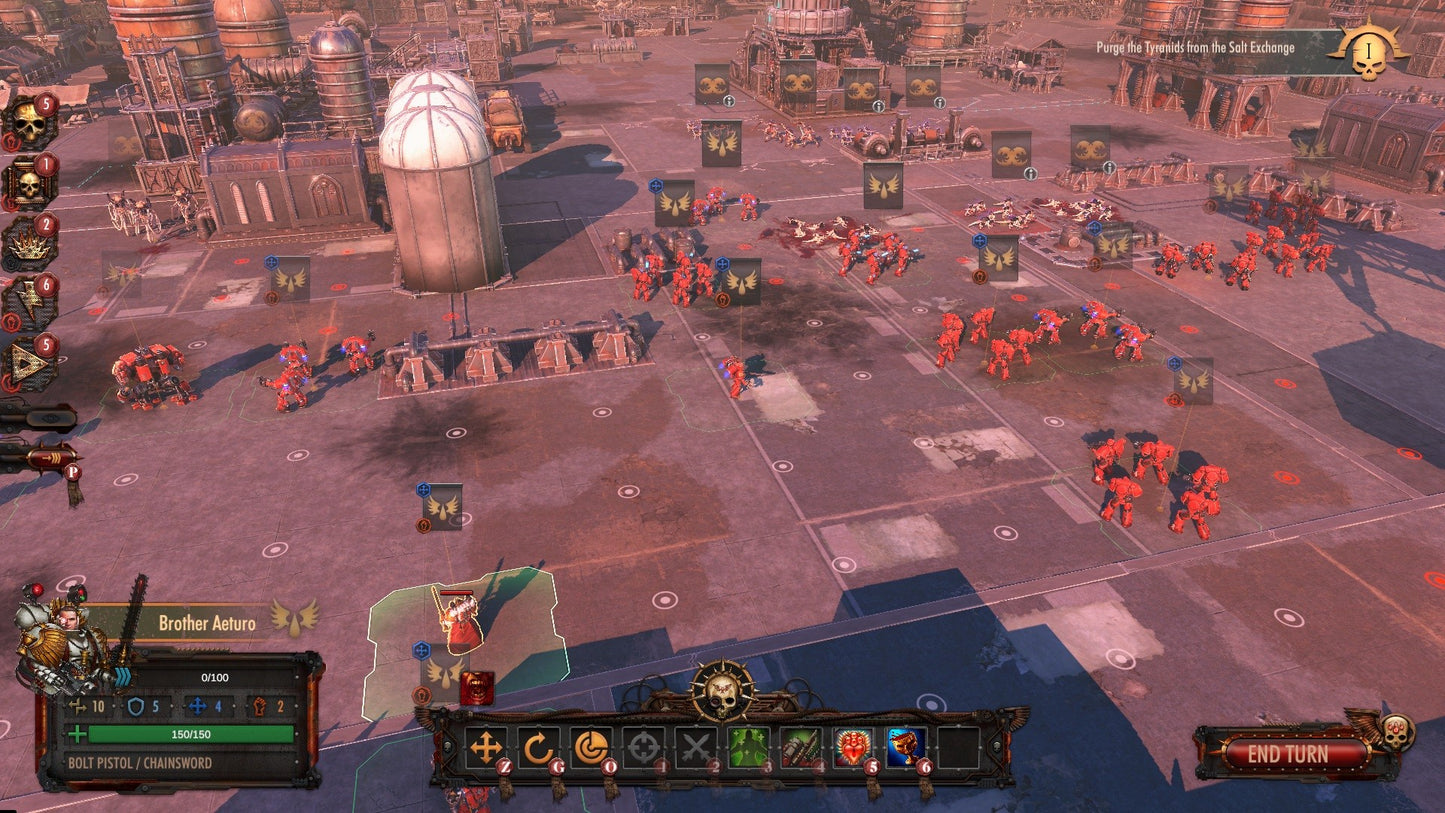Select the Rotate action next to Move
Screen dimensions: 1445x813
tap(537, 745)
